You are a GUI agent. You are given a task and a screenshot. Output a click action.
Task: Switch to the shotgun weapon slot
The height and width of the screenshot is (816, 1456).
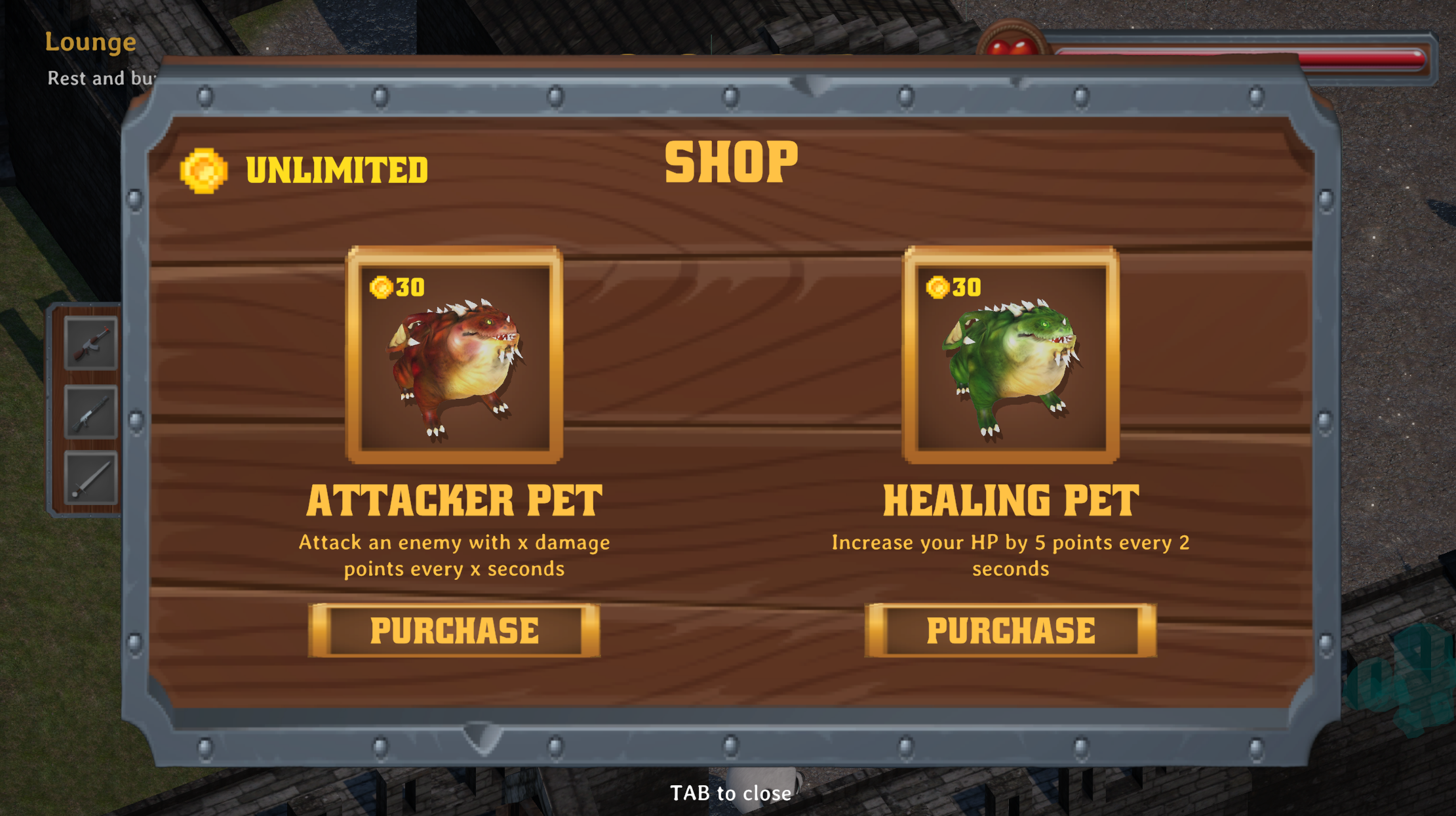pos(90,413)
